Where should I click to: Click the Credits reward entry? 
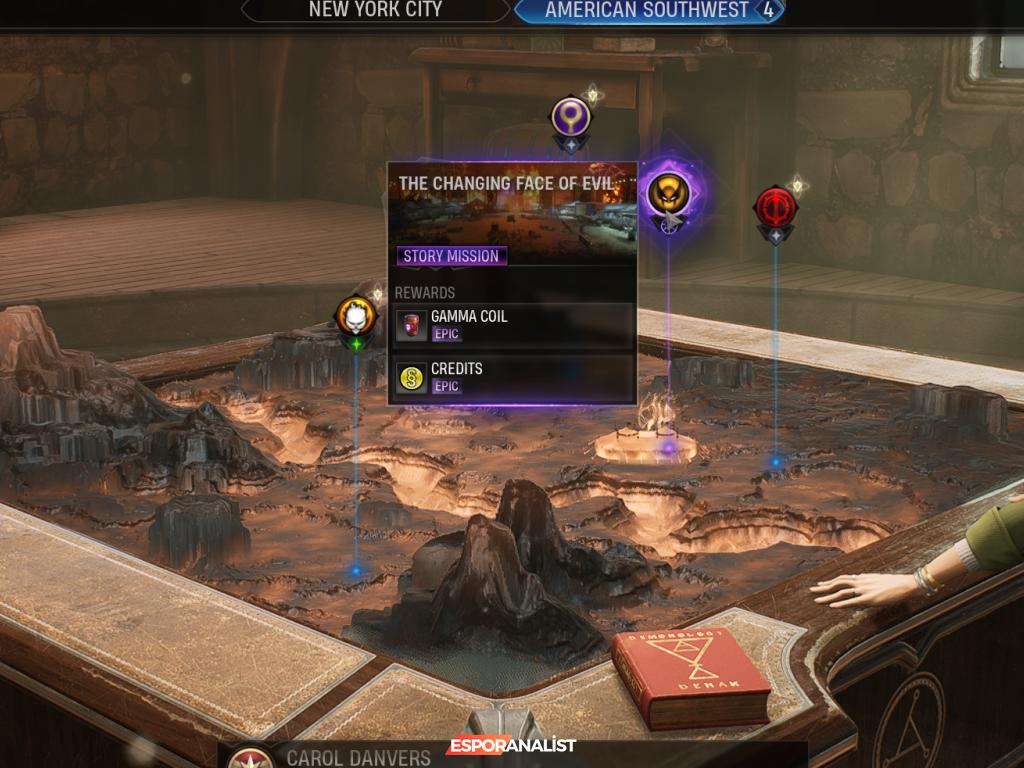click(513, 377)
